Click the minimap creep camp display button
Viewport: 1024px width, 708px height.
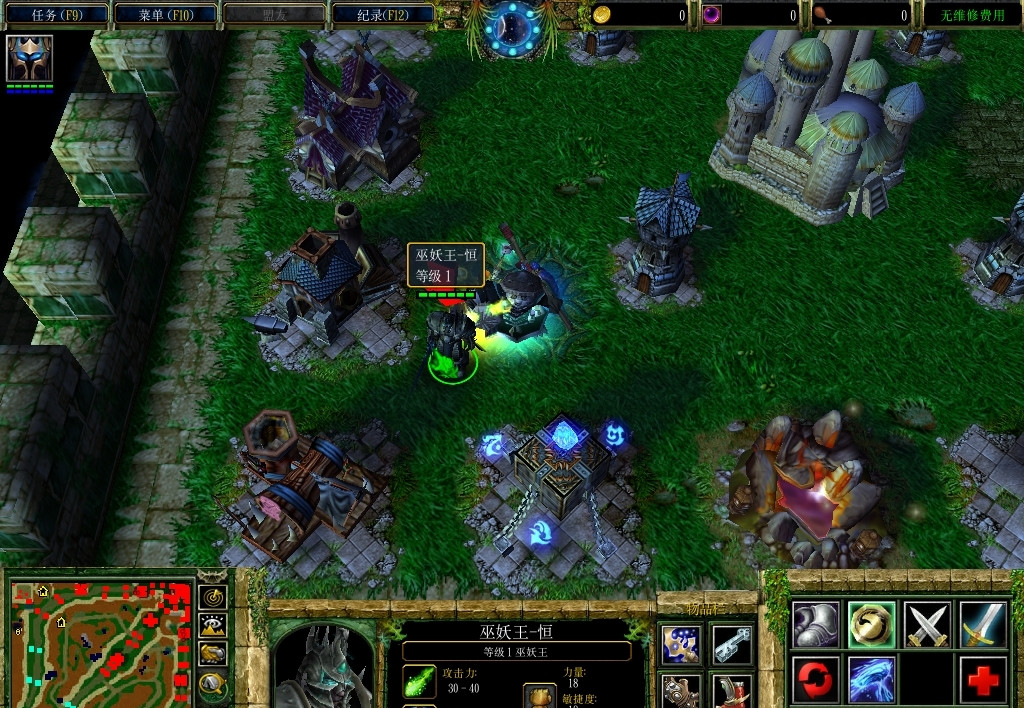(x=212, y=684)
